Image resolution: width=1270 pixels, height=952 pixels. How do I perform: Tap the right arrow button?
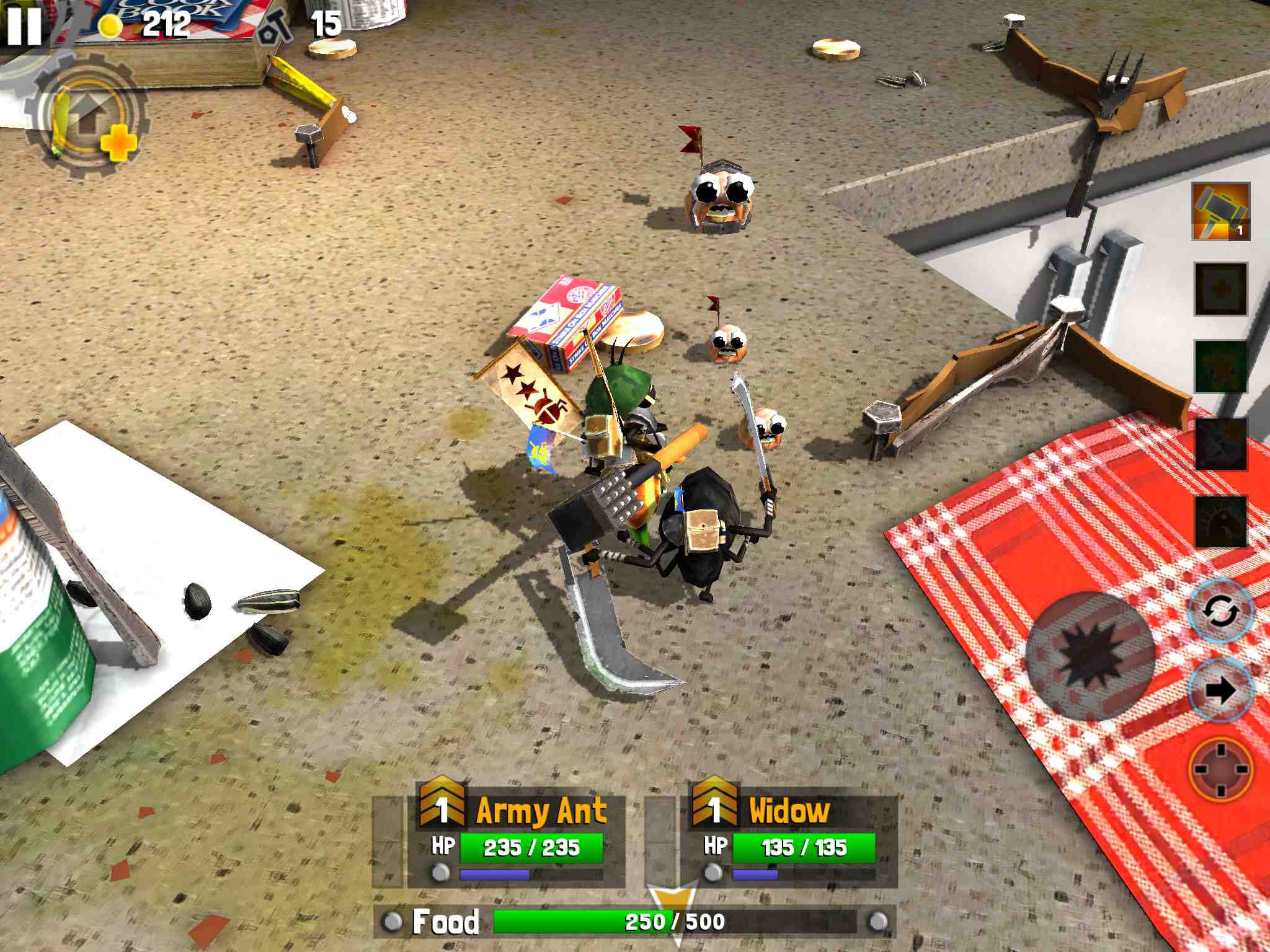(x=1220, y=690)
